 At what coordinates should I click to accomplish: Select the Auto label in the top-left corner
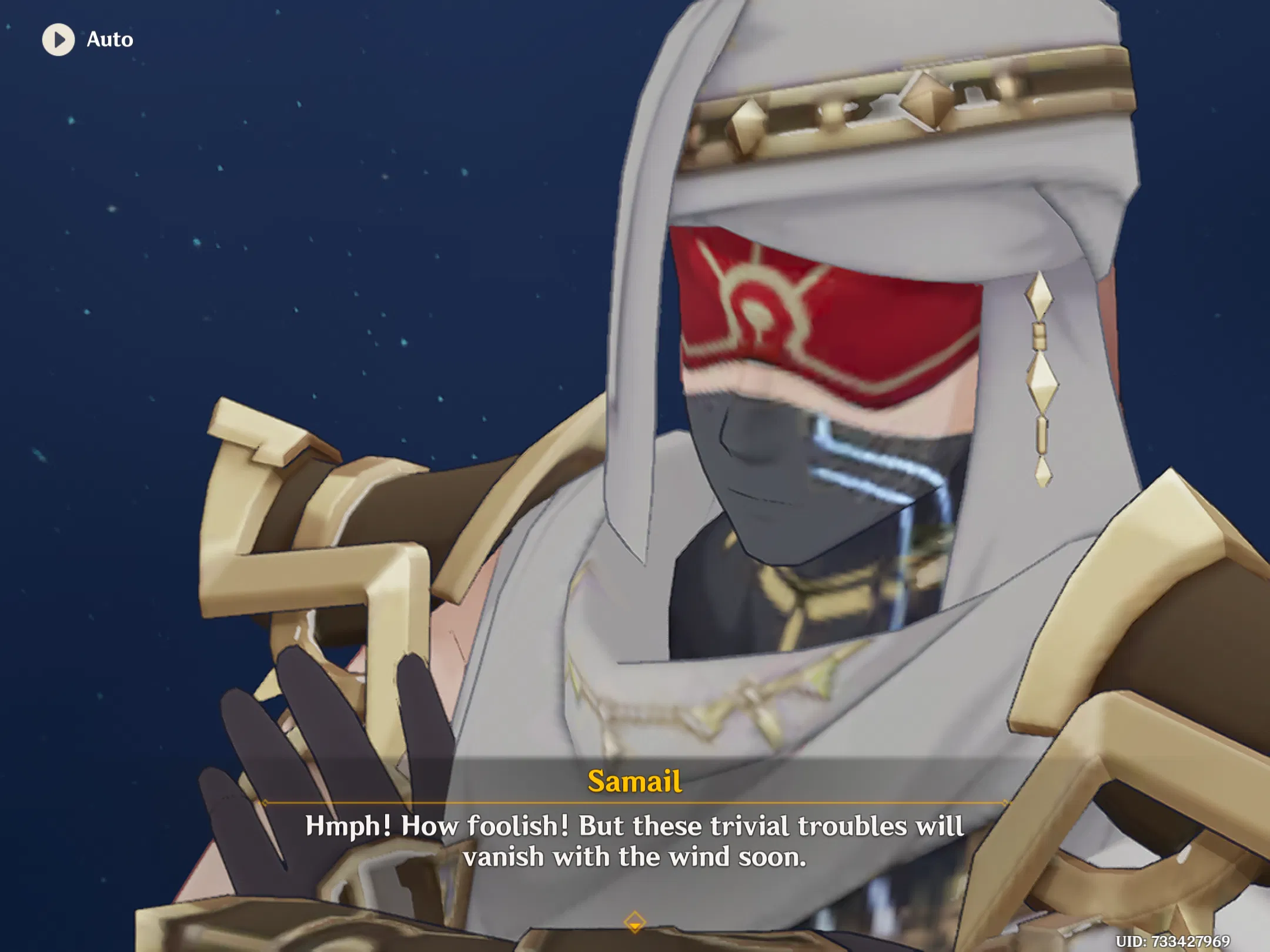[109, 40]
